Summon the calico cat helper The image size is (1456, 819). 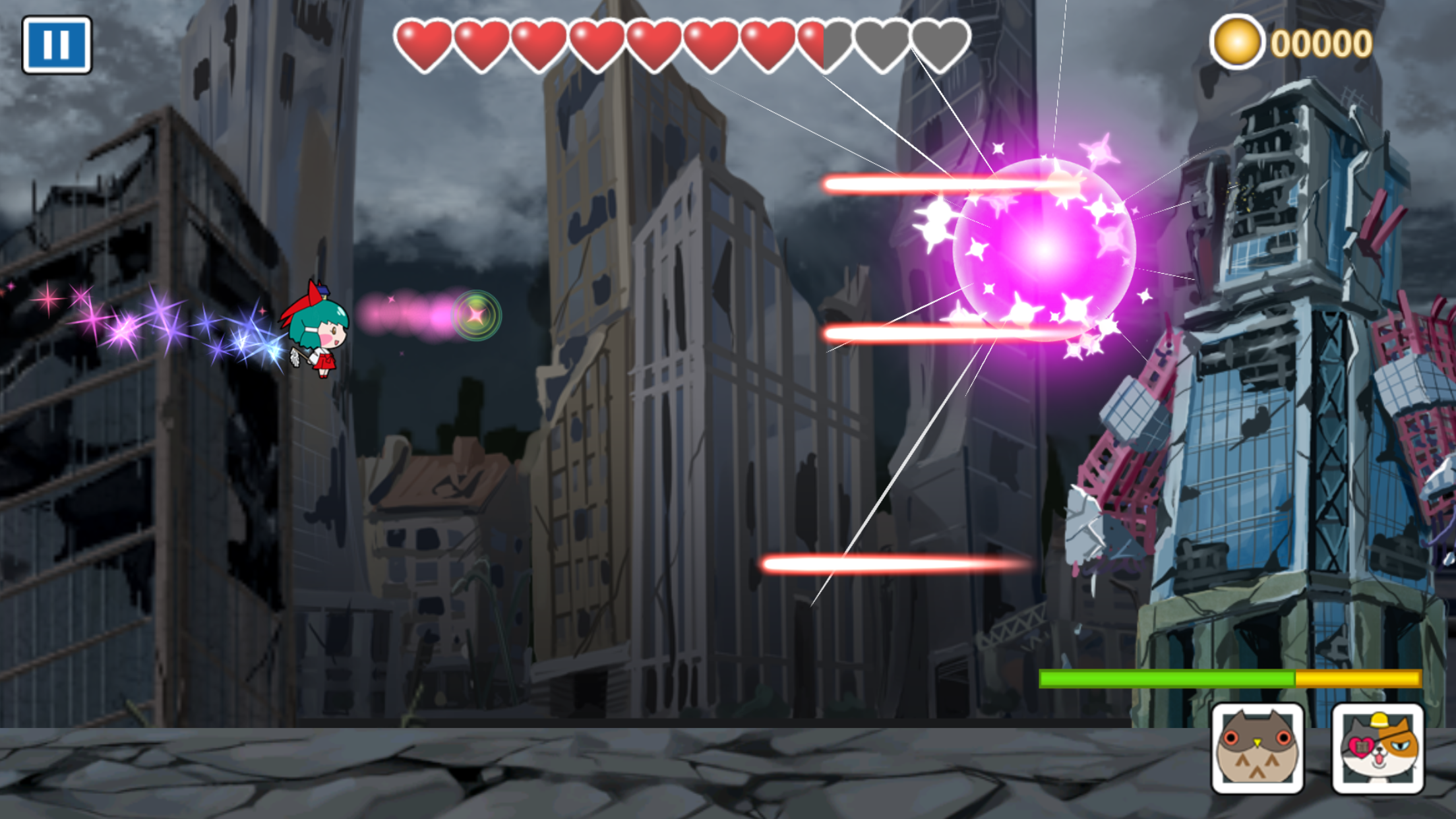(x=1378, y=748)
